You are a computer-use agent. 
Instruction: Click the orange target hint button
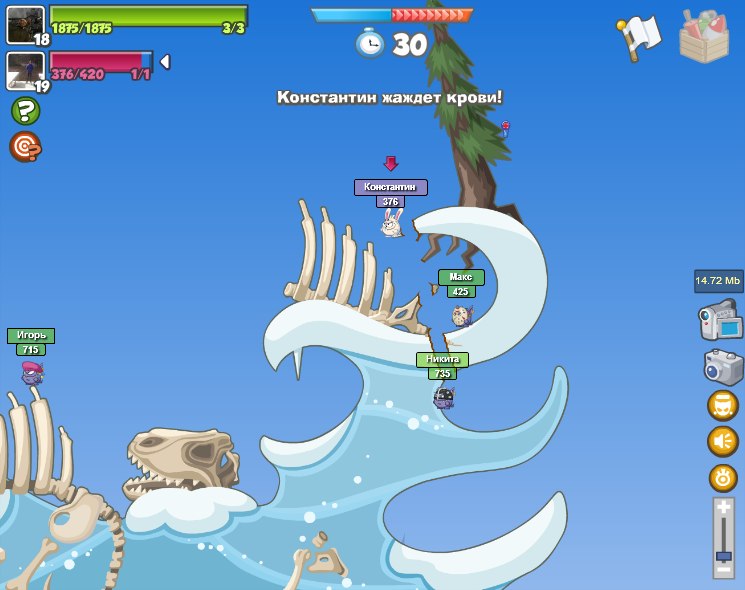click(25, 147)
